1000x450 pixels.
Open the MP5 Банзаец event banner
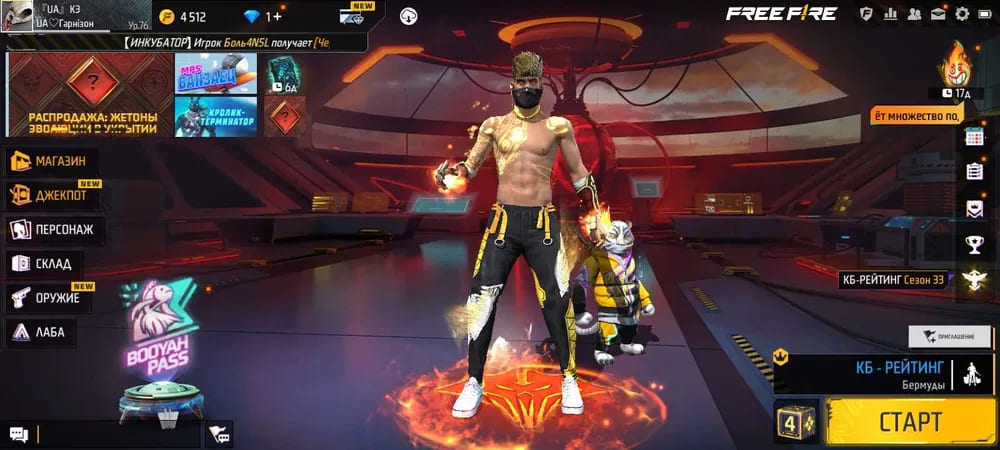coord(216,73)
